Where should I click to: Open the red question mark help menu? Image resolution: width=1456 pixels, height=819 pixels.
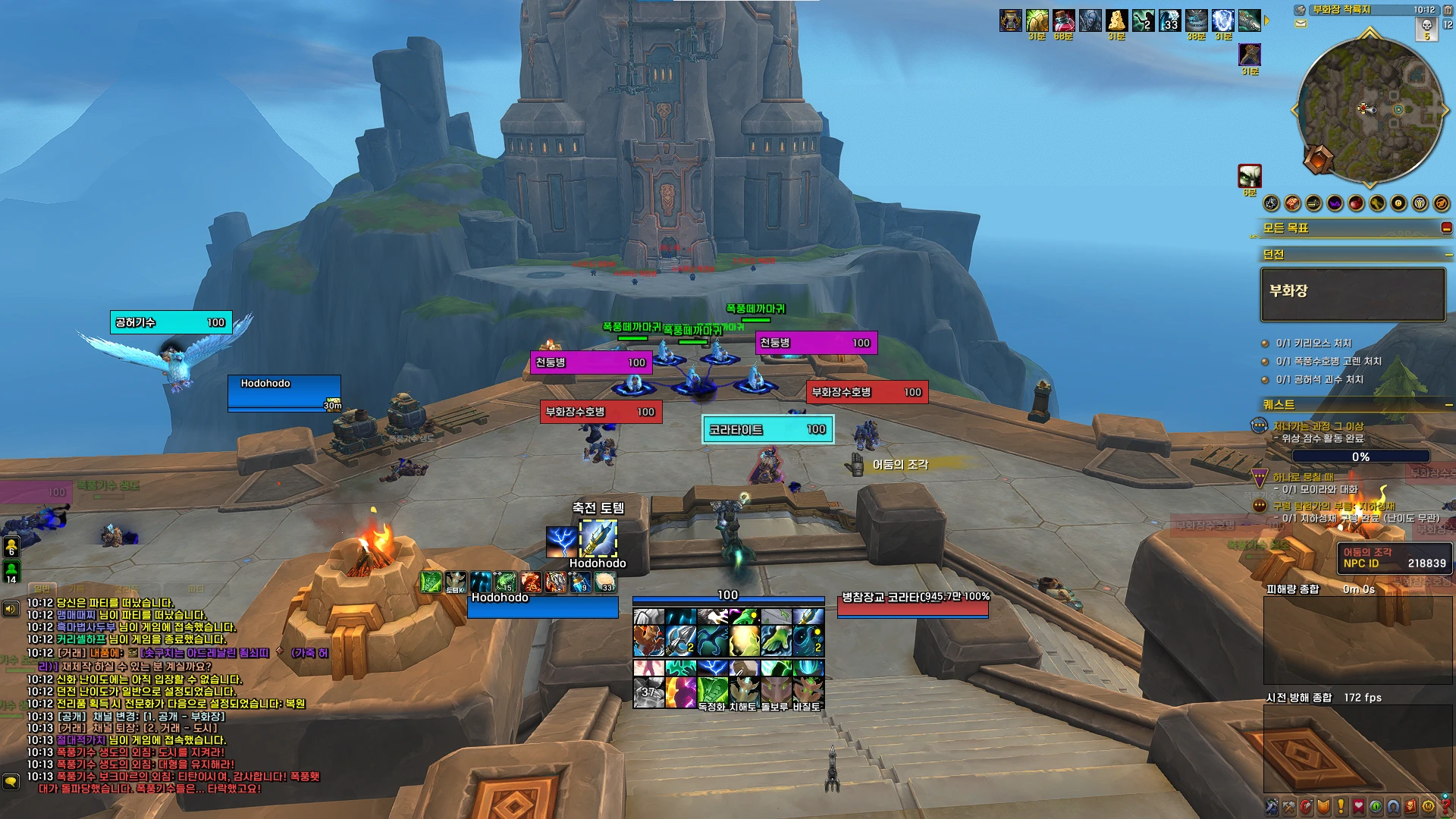pos(1445,806)
